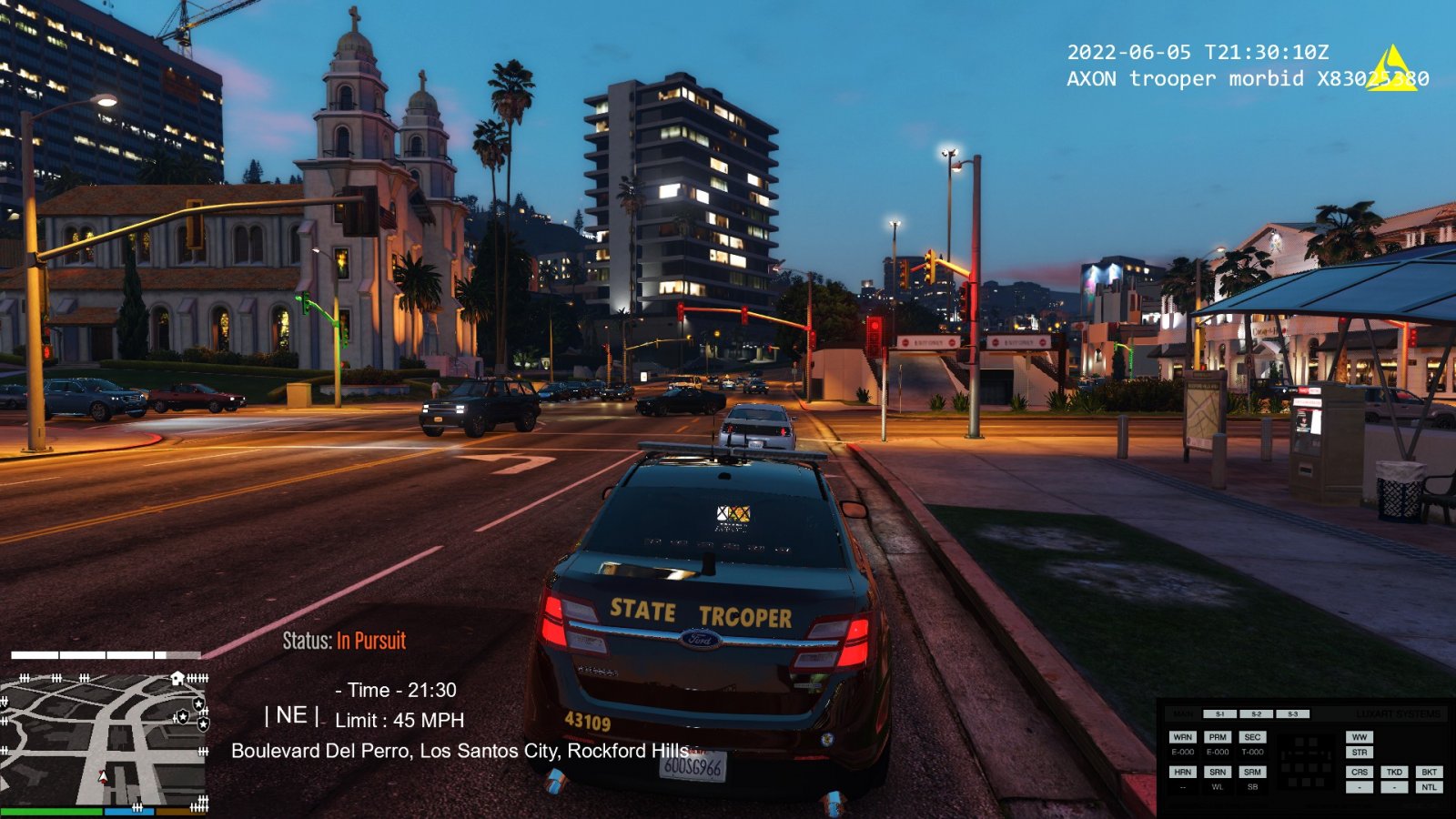1456x819 pixels.
Task: Activate the SRM siren button
Action: tap(1252, 772)
